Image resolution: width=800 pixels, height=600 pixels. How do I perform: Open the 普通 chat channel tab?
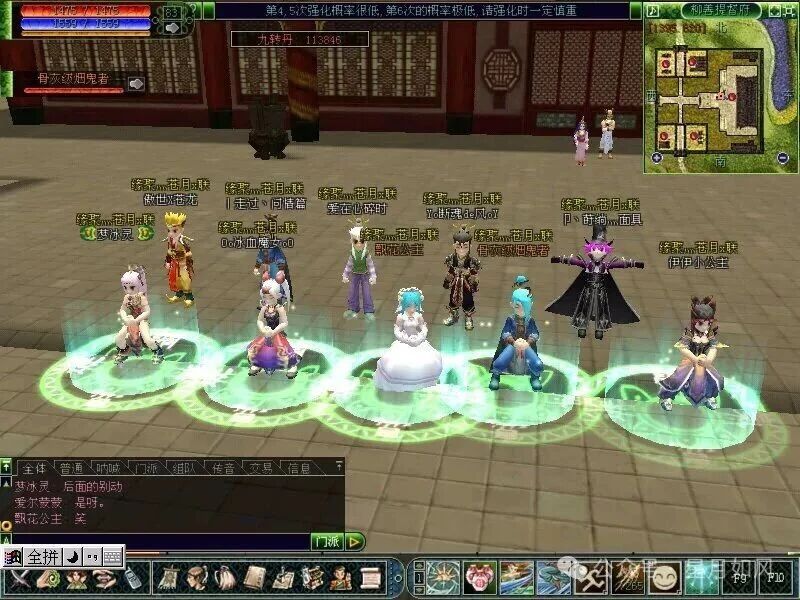tap(71, 468)
